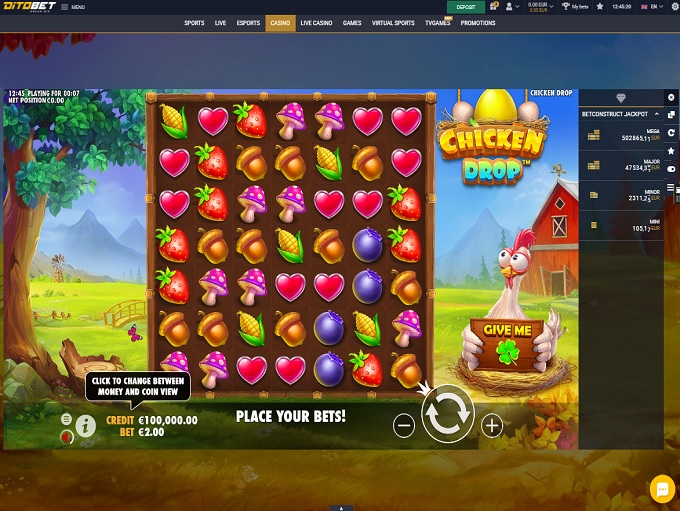Add game to favorites with star icon
The image size is (680, 511).
pos(671,150)
